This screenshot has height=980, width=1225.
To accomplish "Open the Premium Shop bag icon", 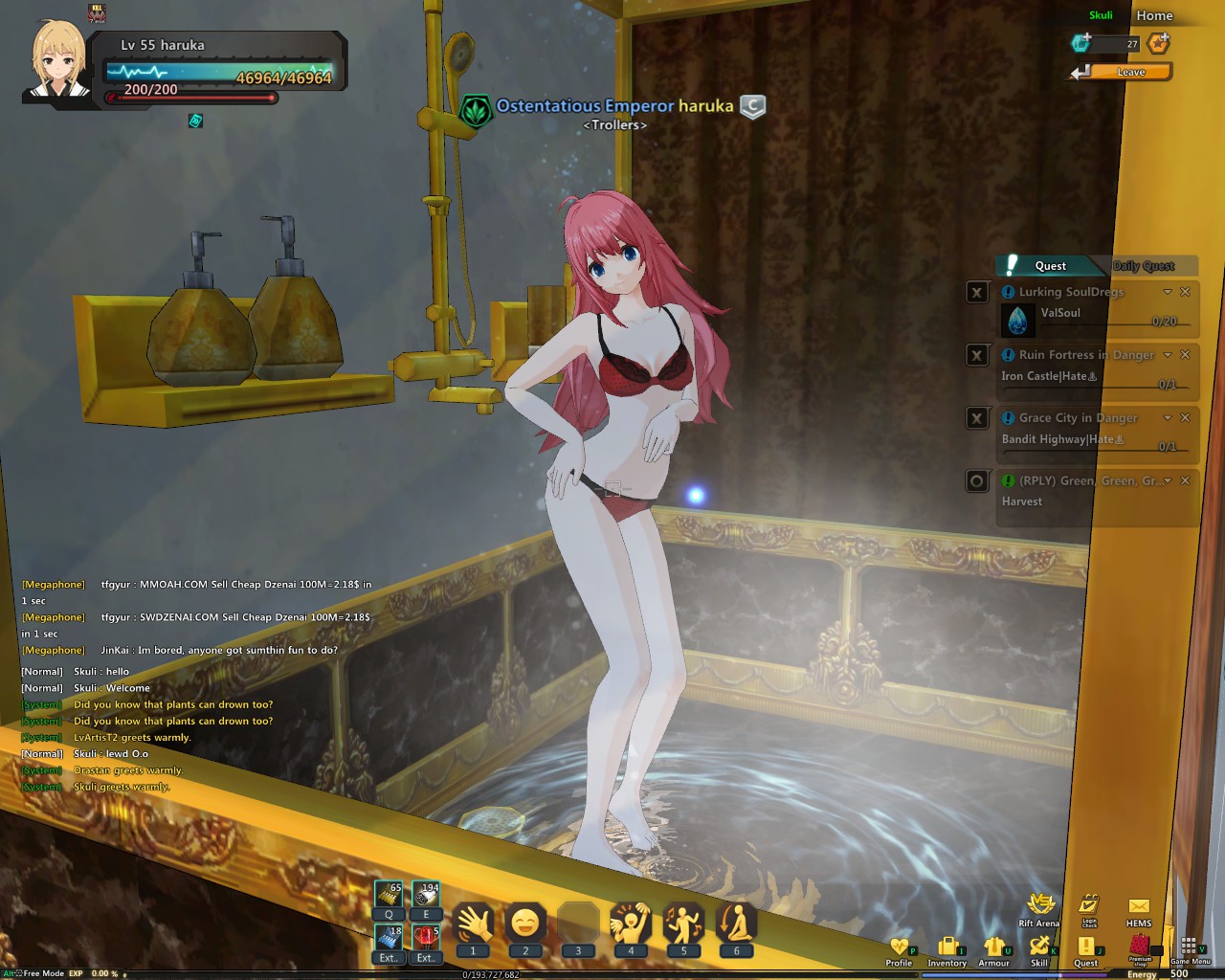I will (x=1140, y=945).
